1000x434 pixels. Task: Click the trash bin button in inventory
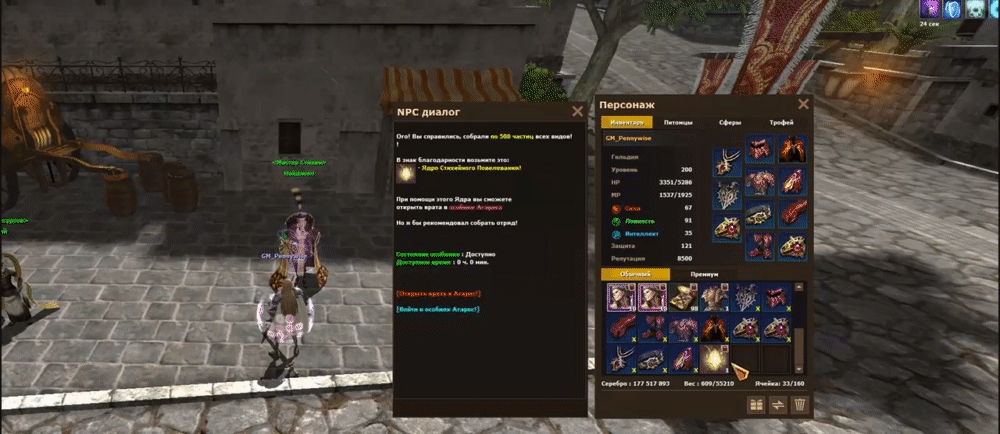click(x=799, y=404)
